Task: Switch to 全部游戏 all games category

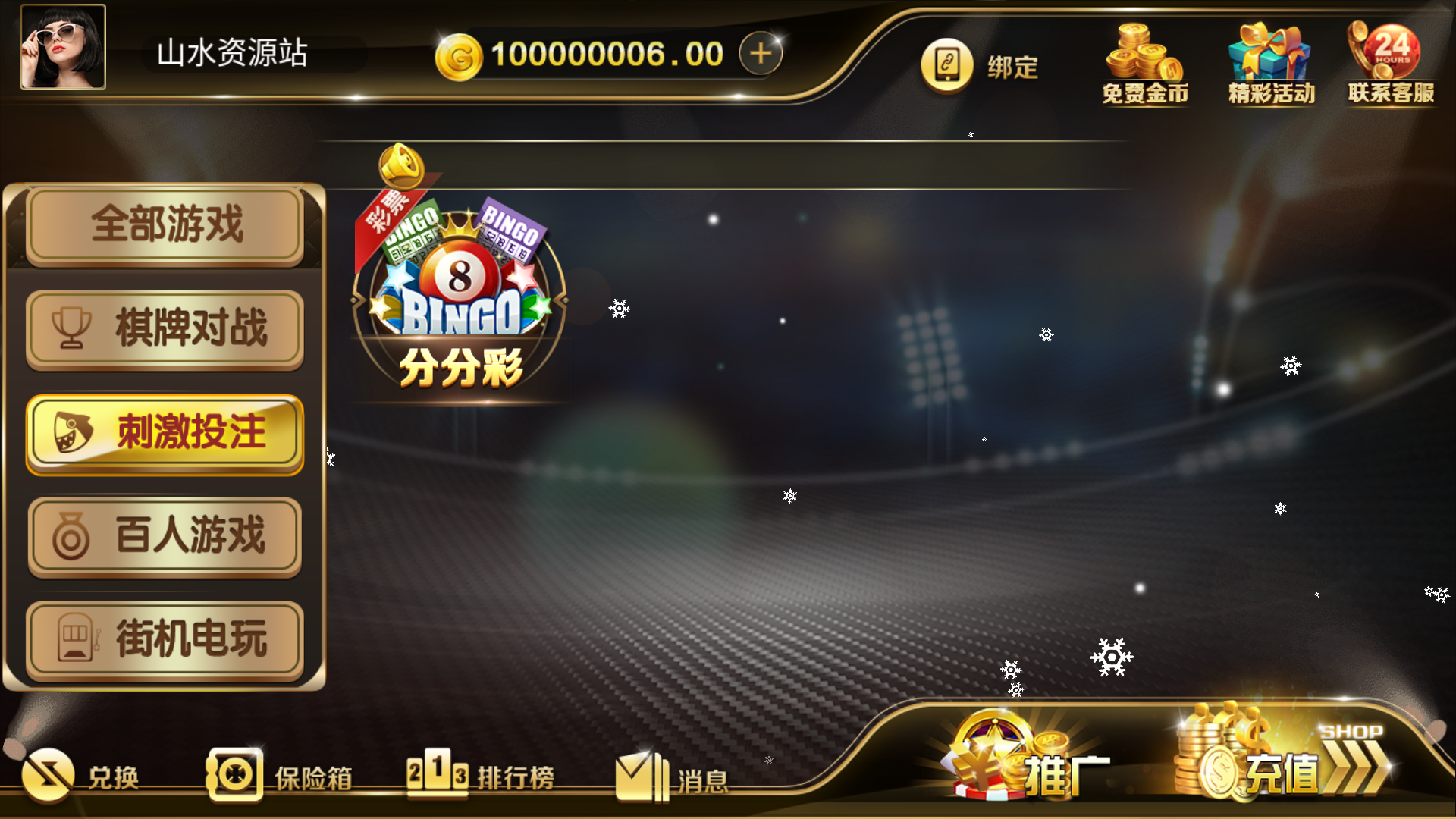Action: [x=163, y=225]
